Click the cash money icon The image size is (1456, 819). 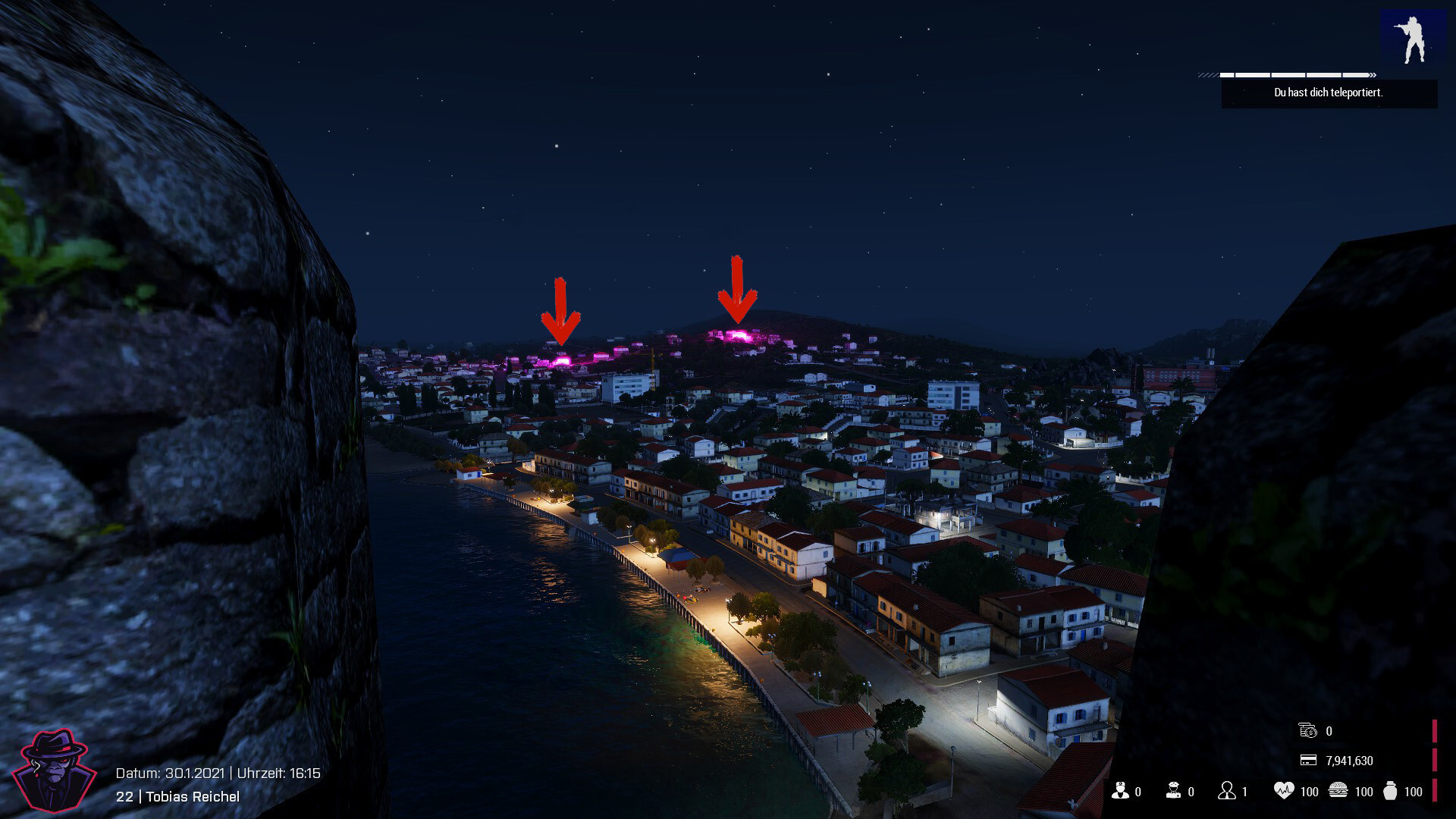pyautogui.click(x=1308, y=730)
